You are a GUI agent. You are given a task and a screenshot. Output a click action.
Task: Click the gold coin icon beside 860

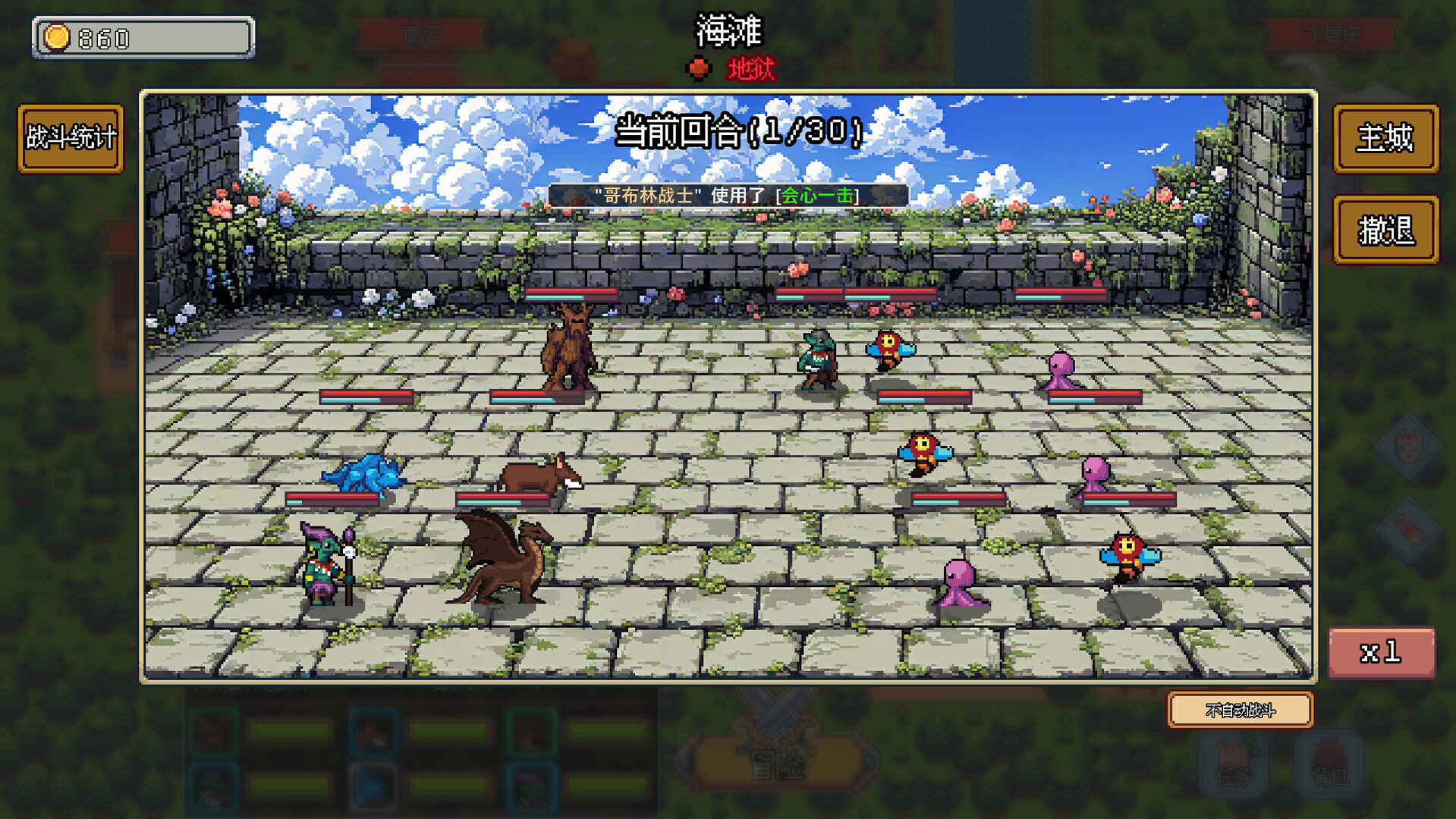(x=55, y=35)
